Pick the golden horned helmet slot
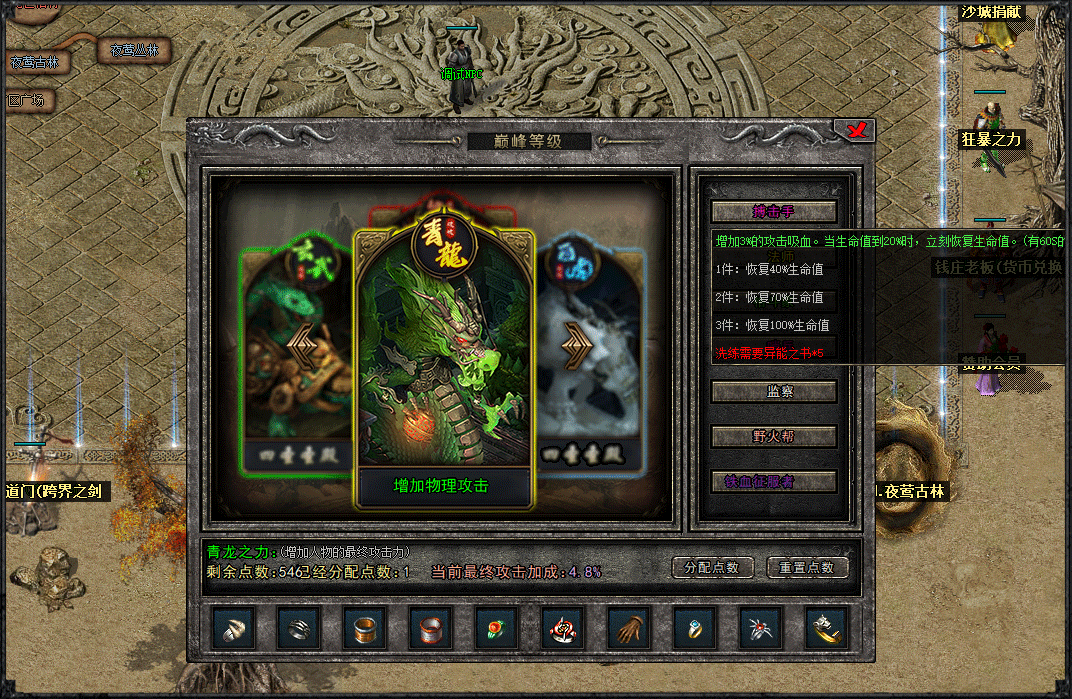 pos(827,628)
